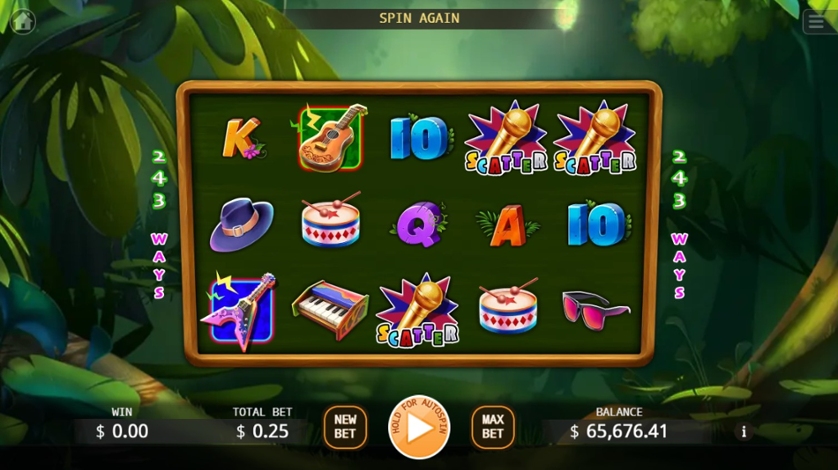Go to the home screen icon
Screen dimensions: 838x470
(22, 22)
